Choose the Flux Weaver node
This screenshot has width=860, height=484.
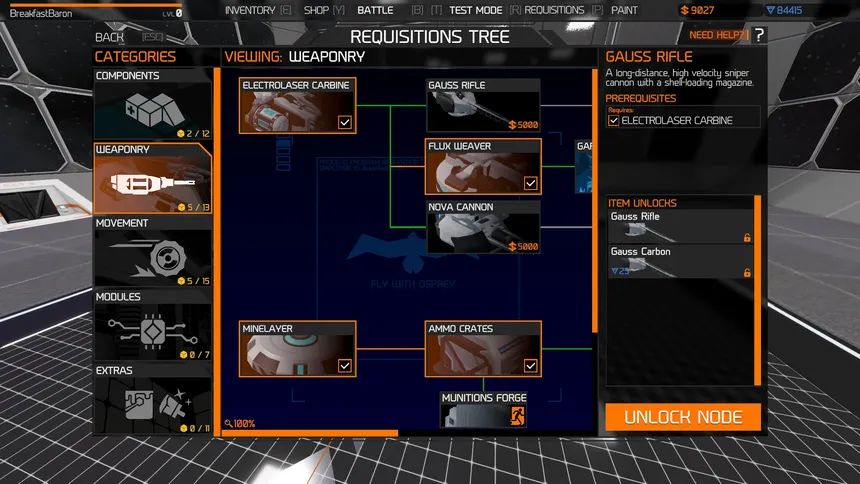click(x=483, y=166)
